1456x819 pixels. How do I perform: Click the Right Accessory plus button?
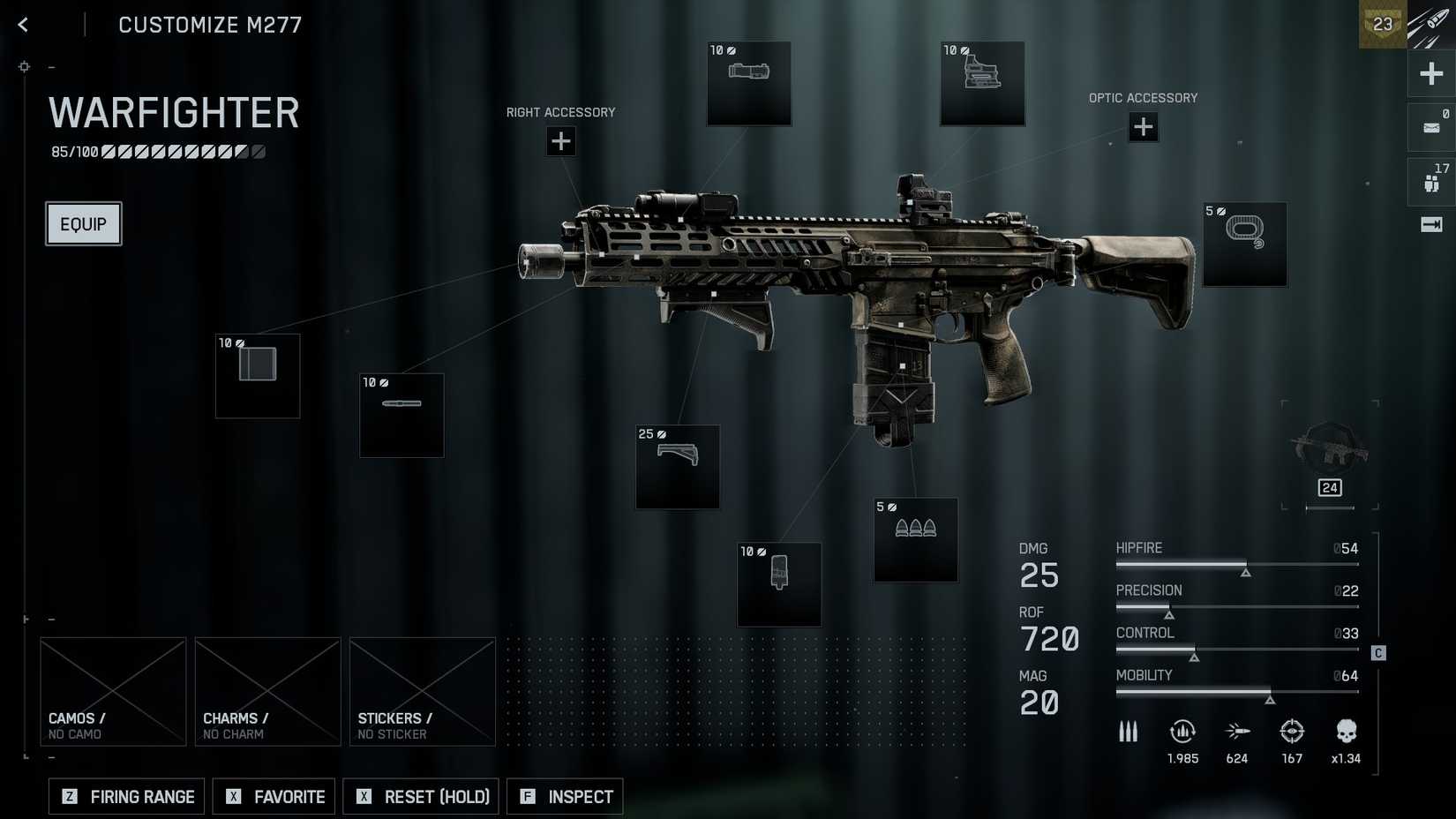(x=560, y=140)
